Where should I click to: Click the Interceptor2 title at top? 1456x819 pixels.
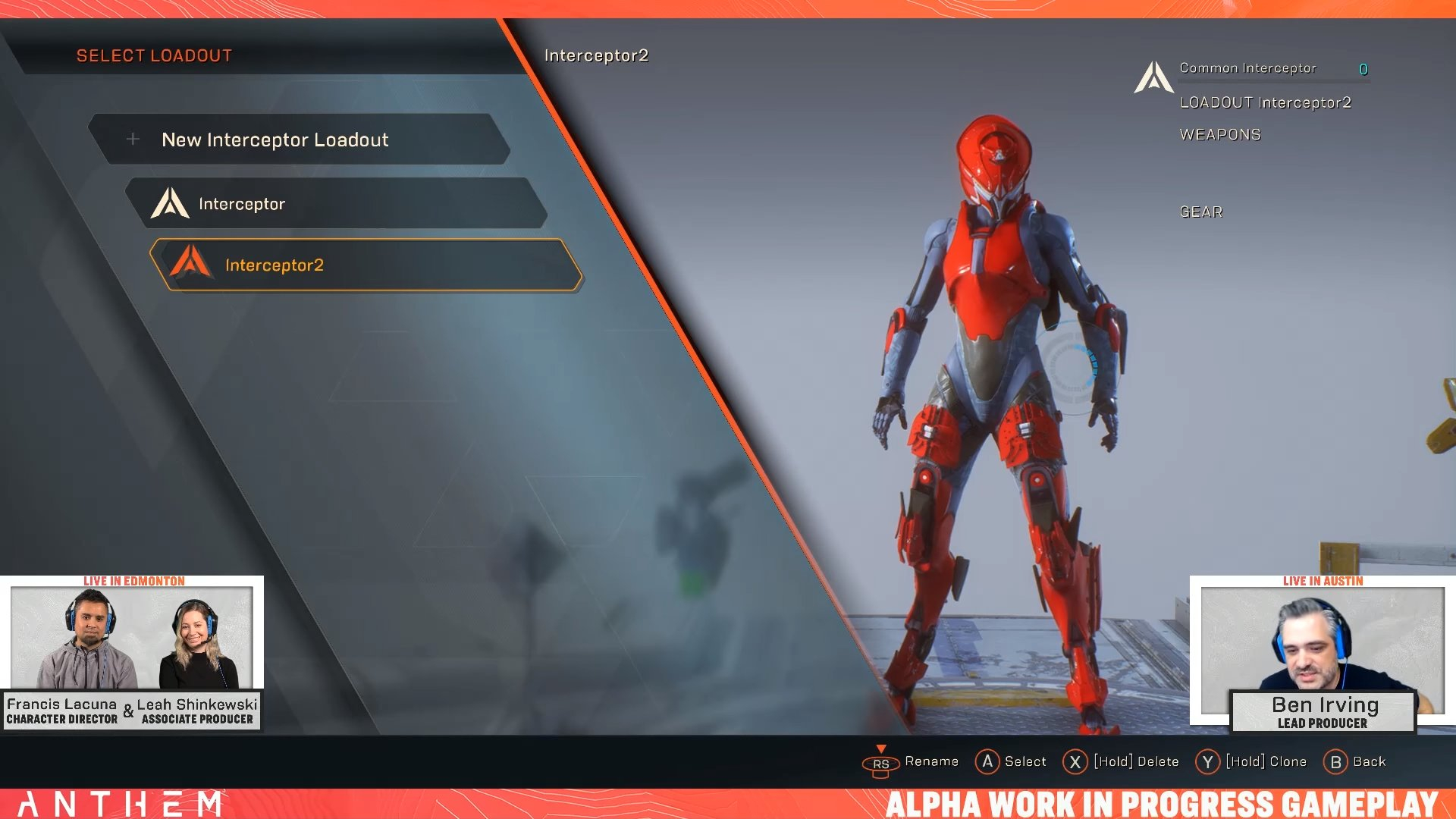[595, 55]
